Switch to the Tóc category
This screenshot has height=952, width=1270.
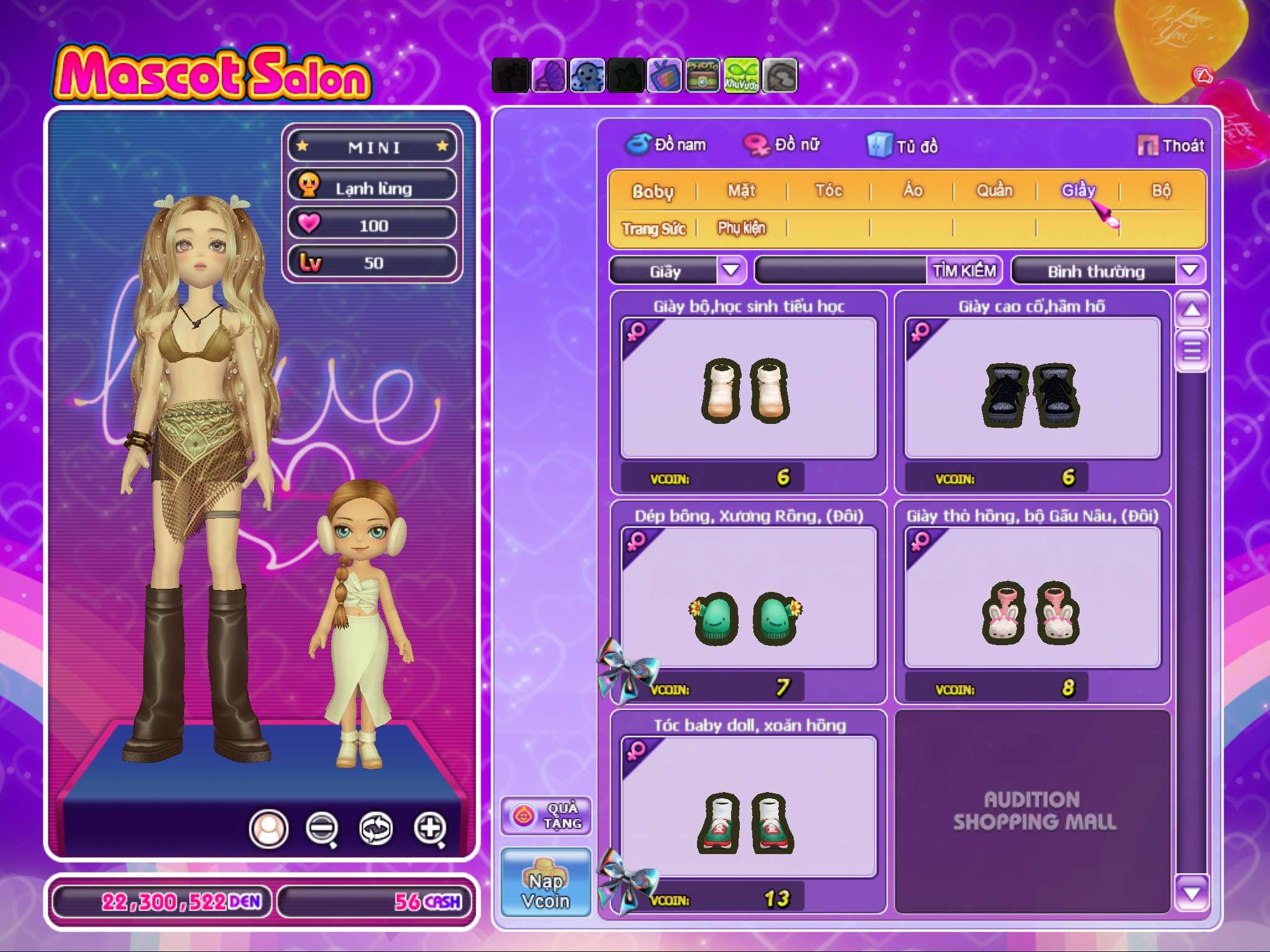(828, 191)
